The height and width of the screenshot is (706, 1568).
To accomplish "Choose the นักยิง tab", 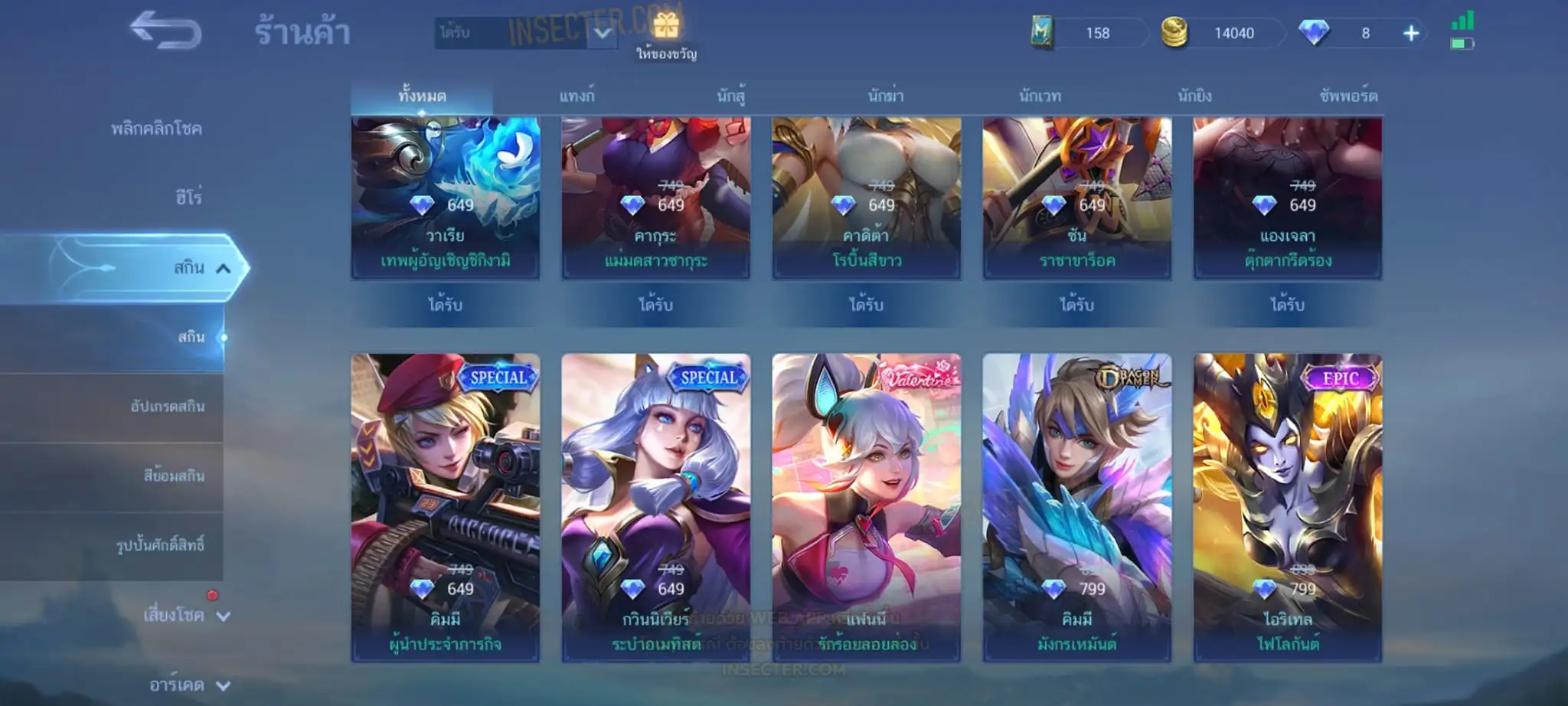I will click(x=1194, y=96).
